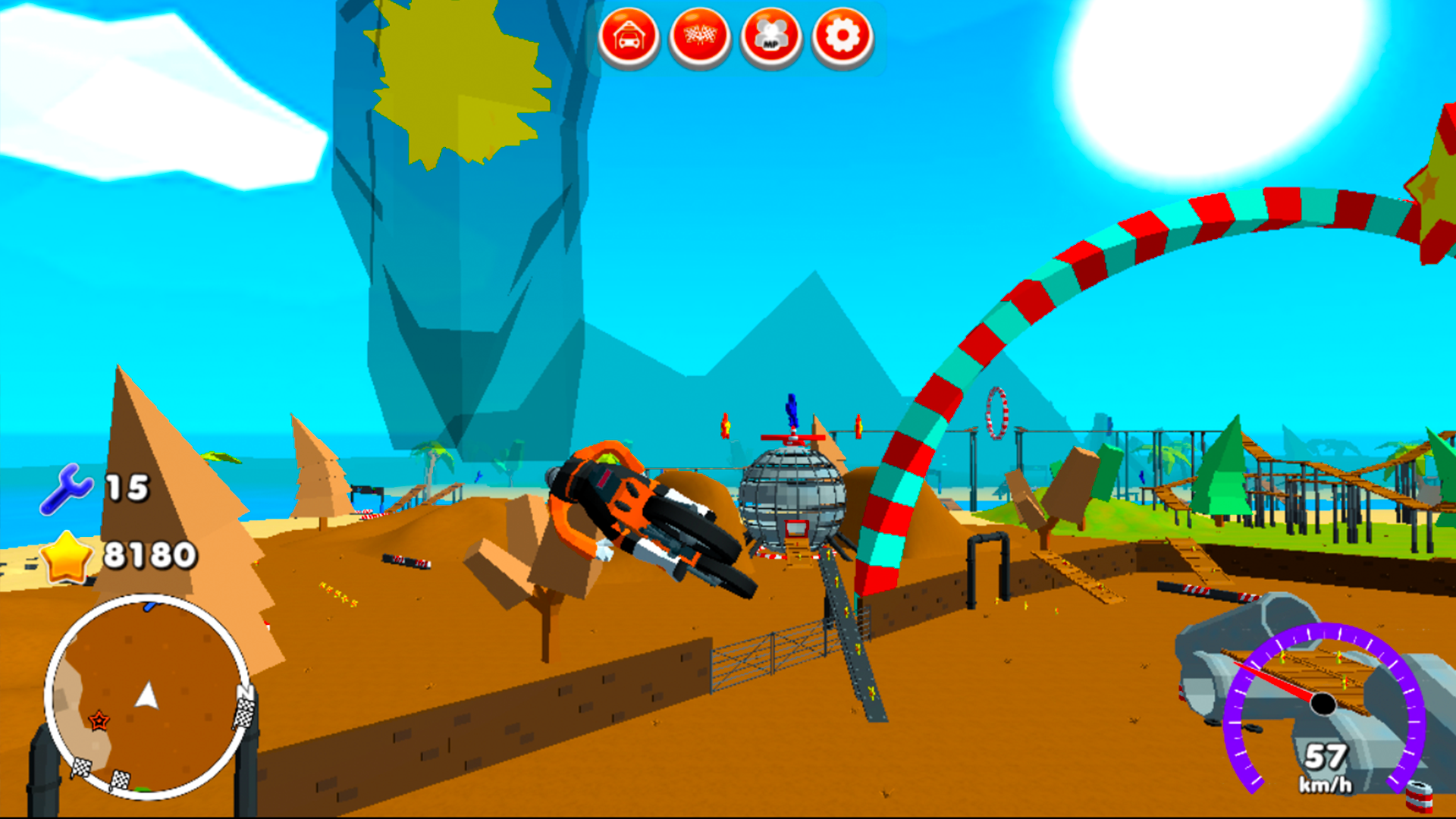The width and height of the screenshot is (1456, 819).
Task: Select the player arrow on the minimap
Action: point(146,696)
